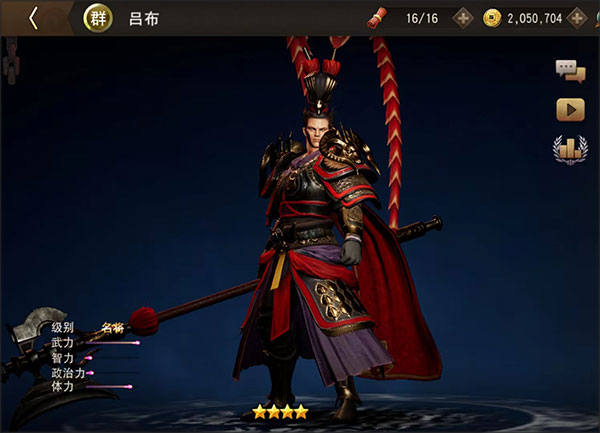Open the chat speech bubble icon
Screen dimensions: 600x433
pyautogui.click(x=570, y=70)
